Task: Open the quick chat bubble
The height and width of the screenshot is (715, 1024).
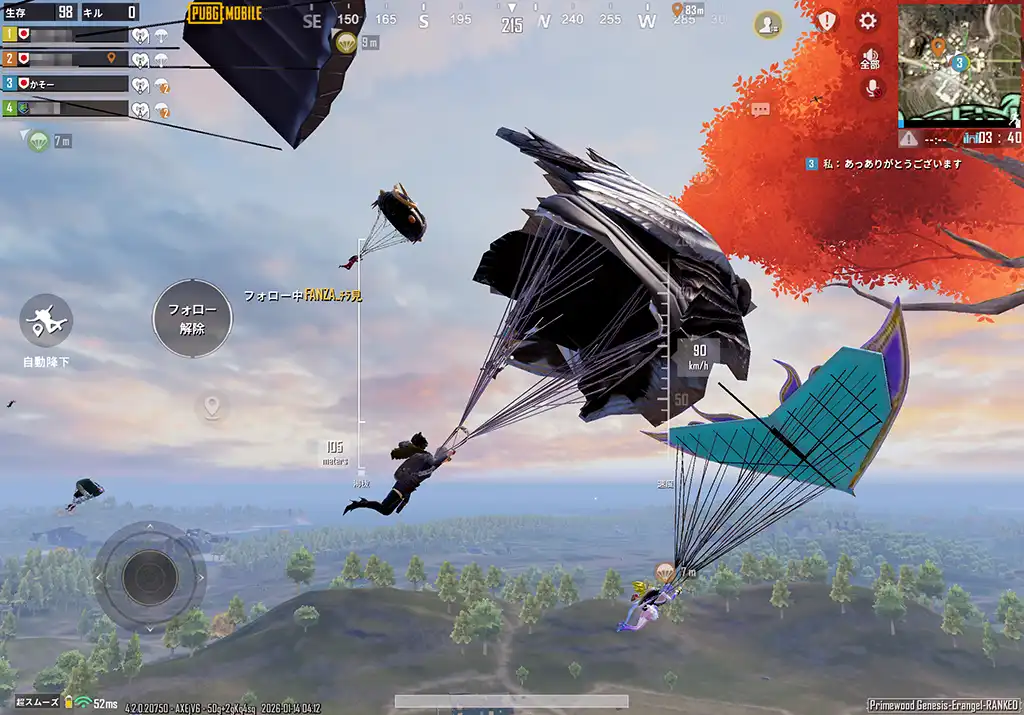Action: click(761, 109)
